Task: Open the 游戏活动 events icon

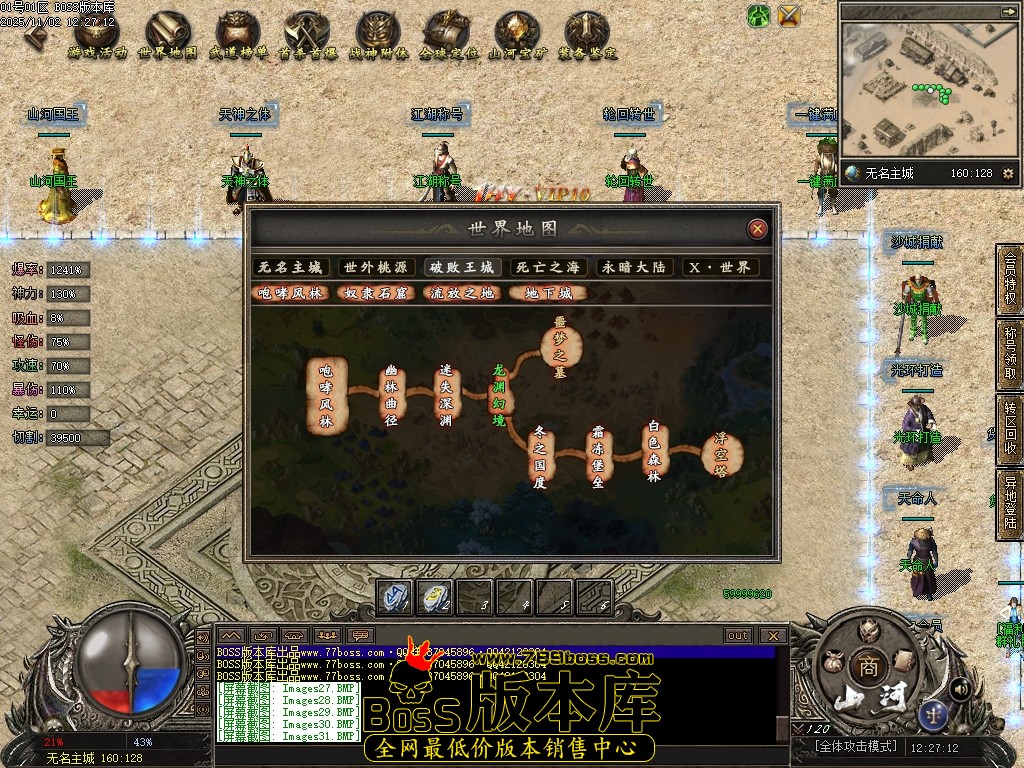Action: tap(97, 36)
